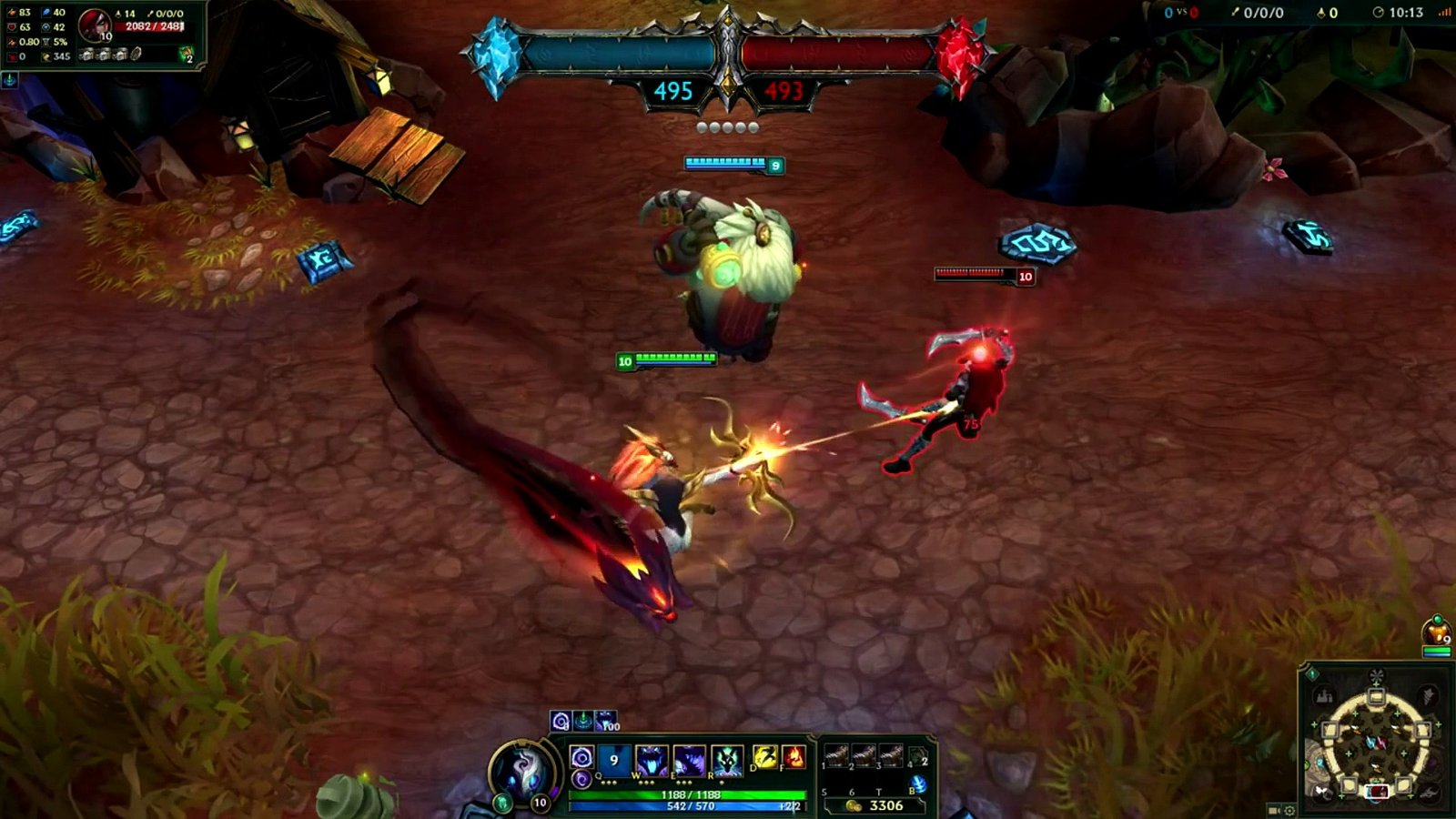Inspect the green item in the target's inventory
1456x819 pixels.
[x=186, y=55]
